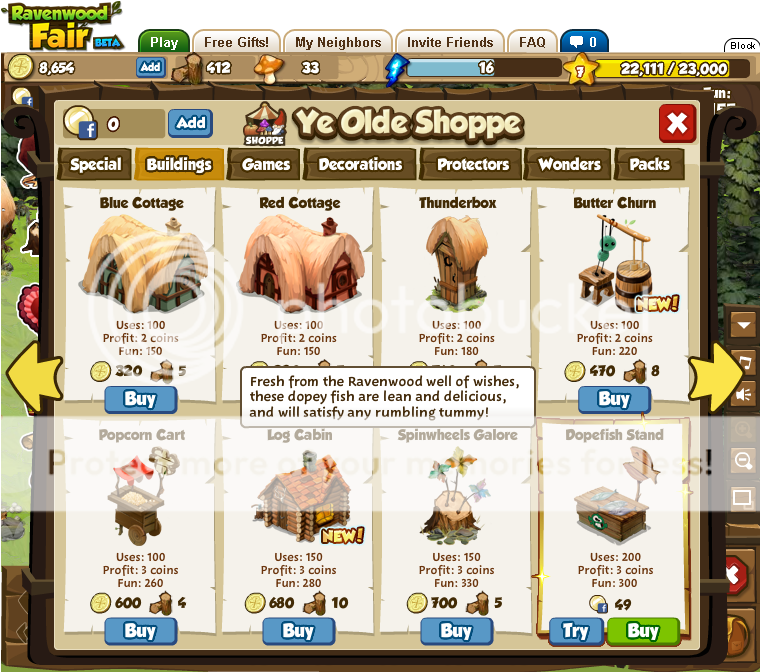Viewport: 760px width, 672px height.
Task: Purchase the Popcorn Cart
Action: (140, 631)
